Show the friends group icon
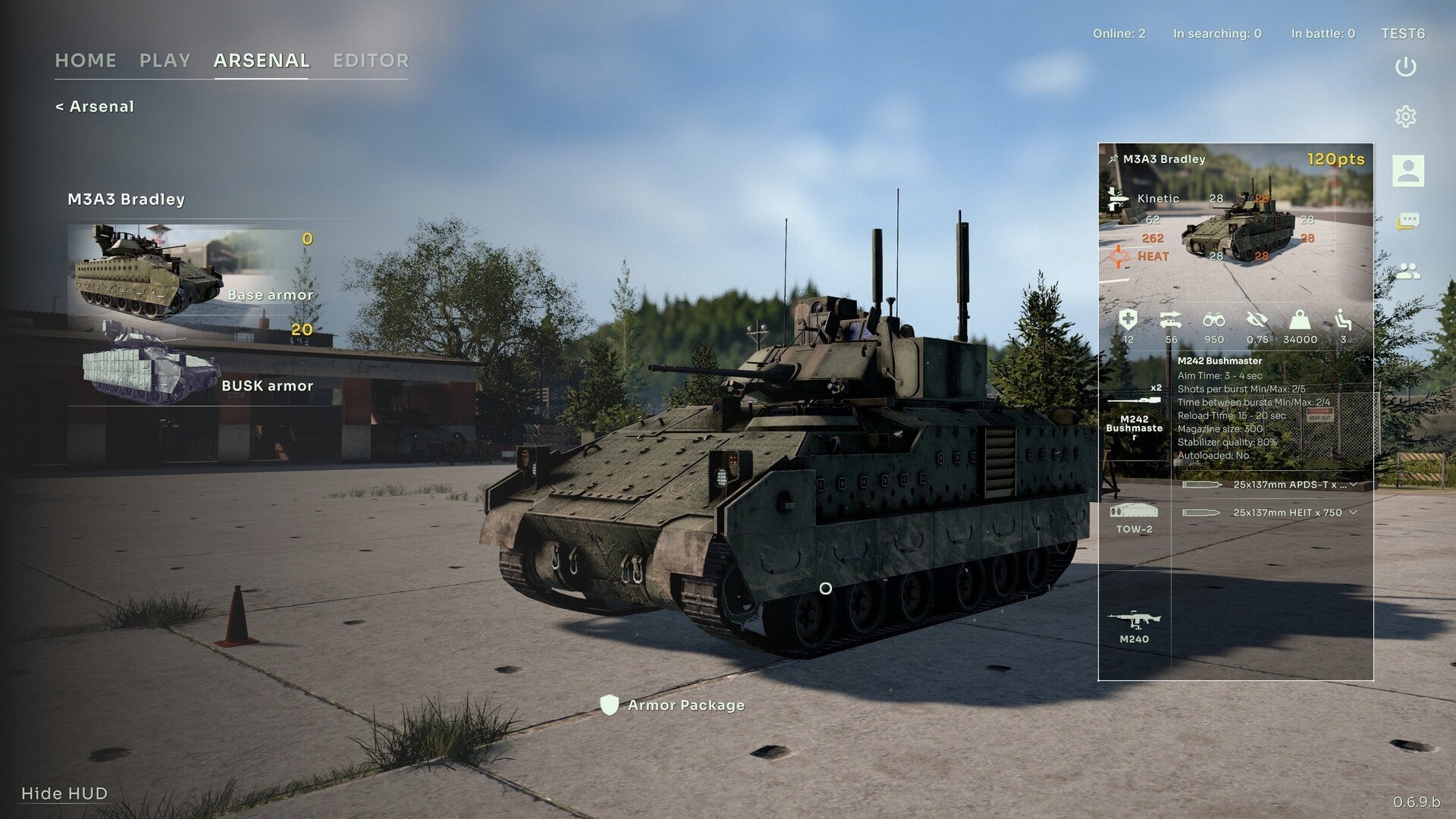 [1407, 271]
